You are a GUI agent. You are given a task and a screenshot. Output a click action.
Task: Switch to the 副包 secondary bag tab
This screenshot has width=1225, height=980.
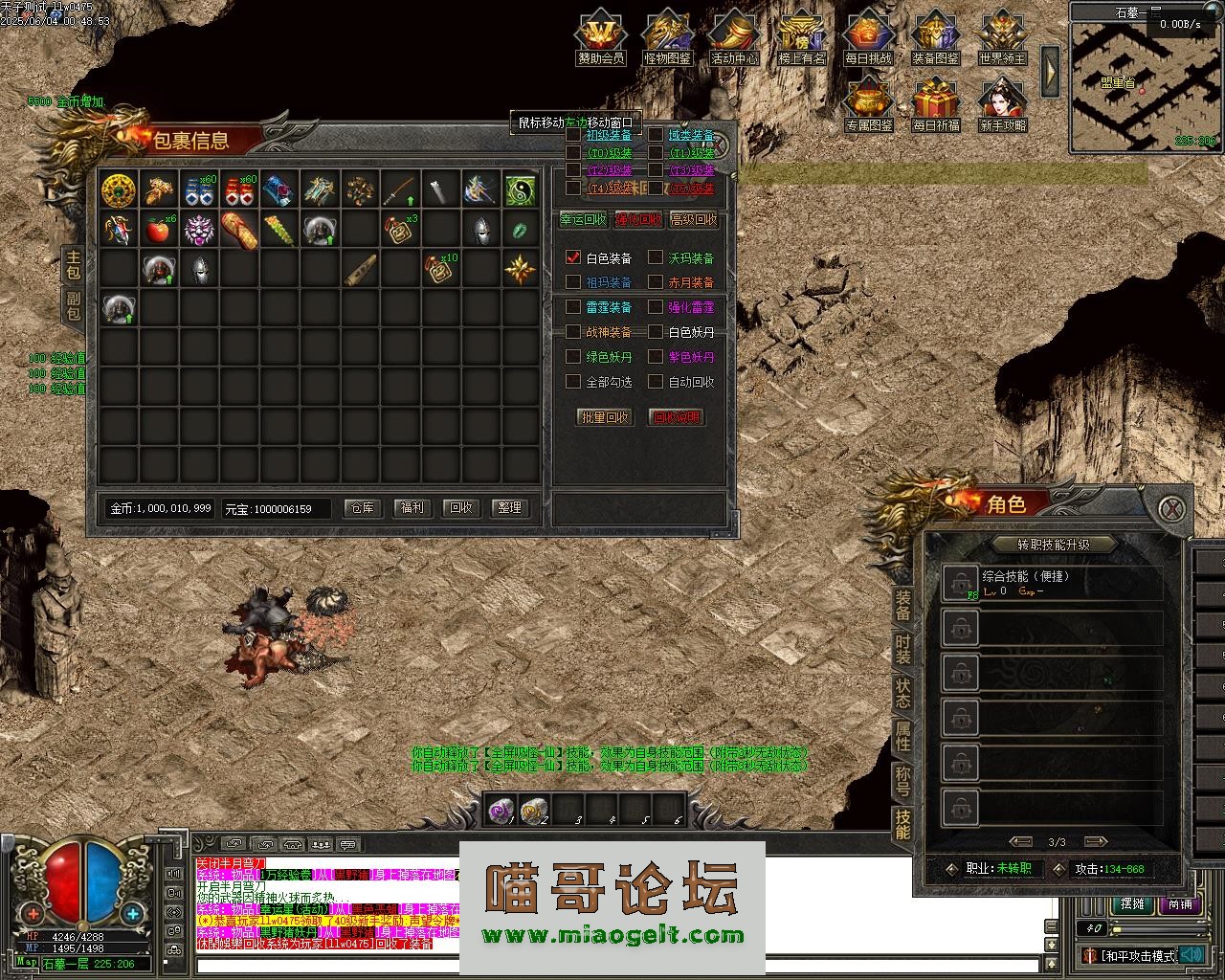[73, 306]
